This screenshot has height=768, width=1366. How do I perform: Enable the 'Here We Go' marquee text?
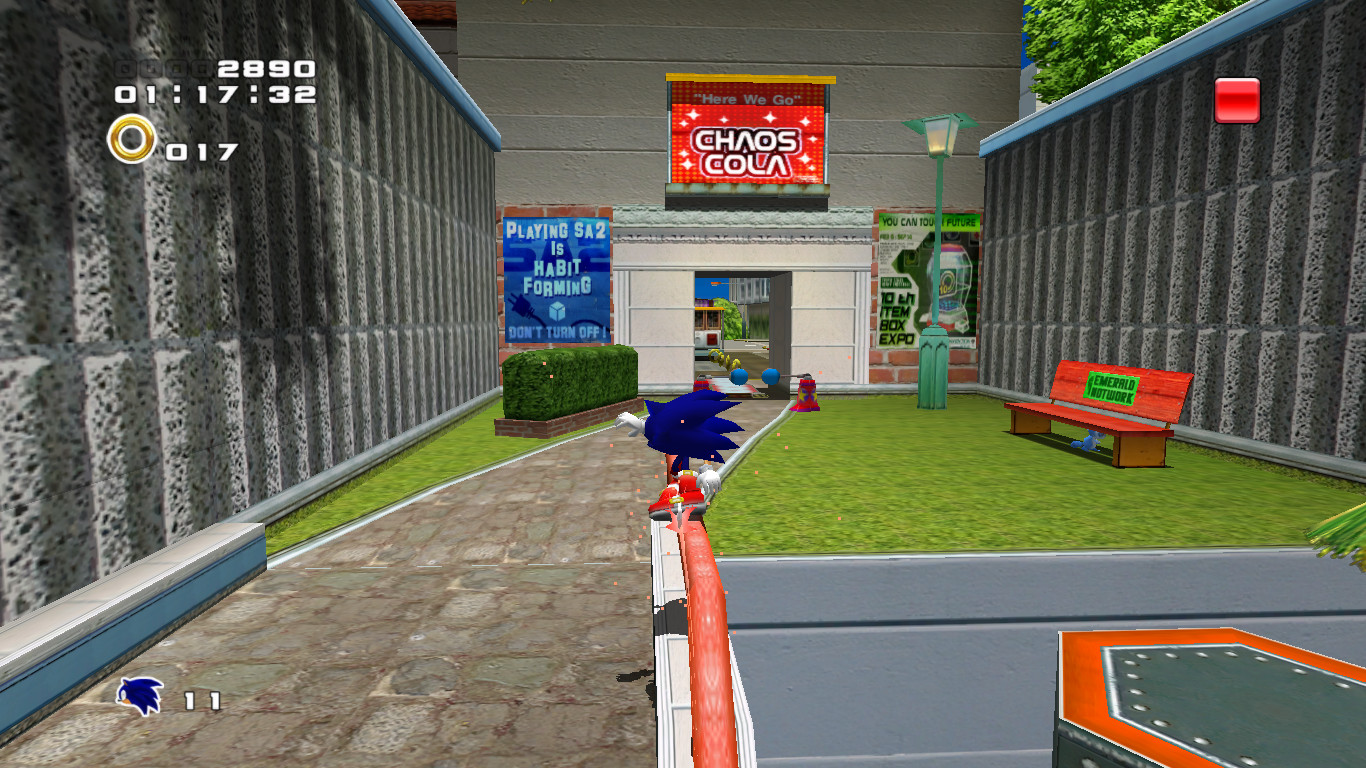coord(745,100)
